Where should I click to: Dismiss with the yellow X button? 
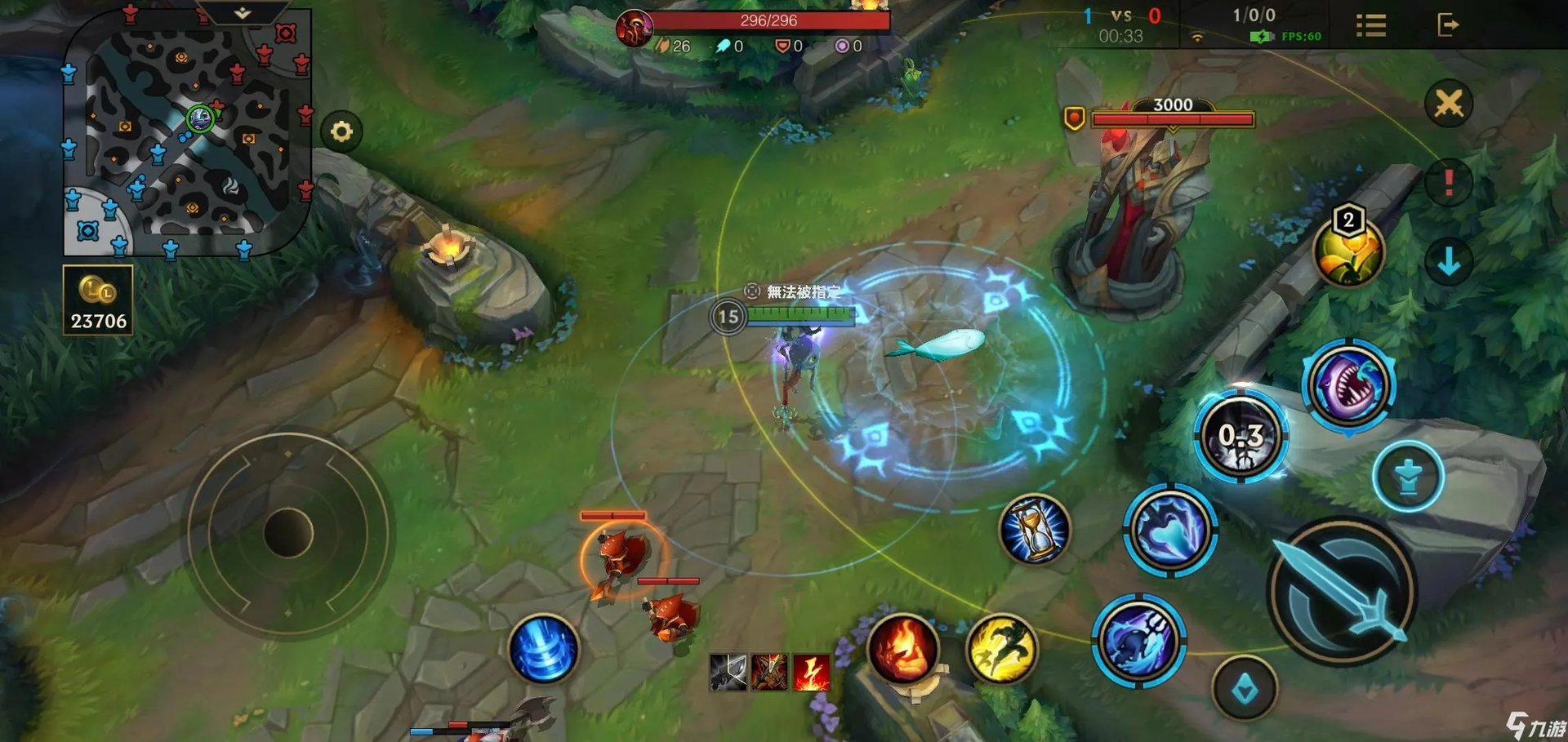tap(1448, 104)
